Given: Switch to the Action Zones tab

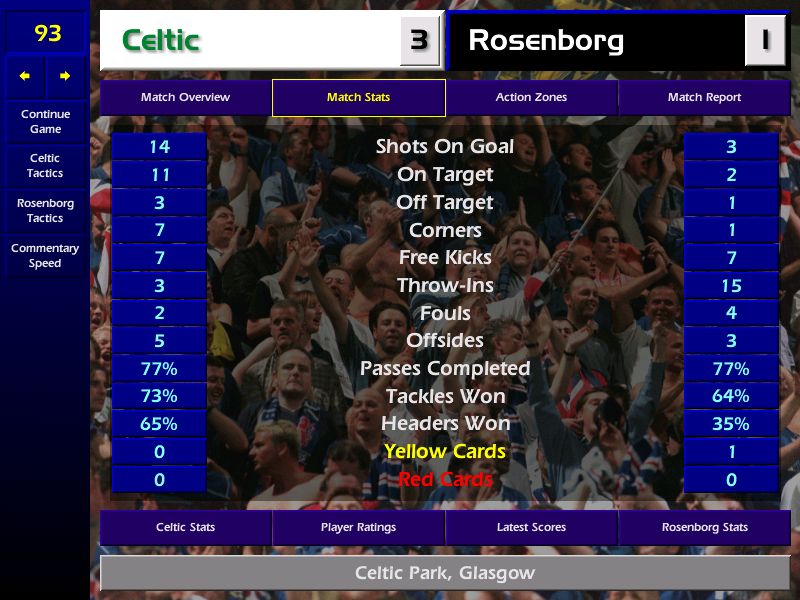Looking at the screenshot, I should pyautogui.click(x=531, y=98).
